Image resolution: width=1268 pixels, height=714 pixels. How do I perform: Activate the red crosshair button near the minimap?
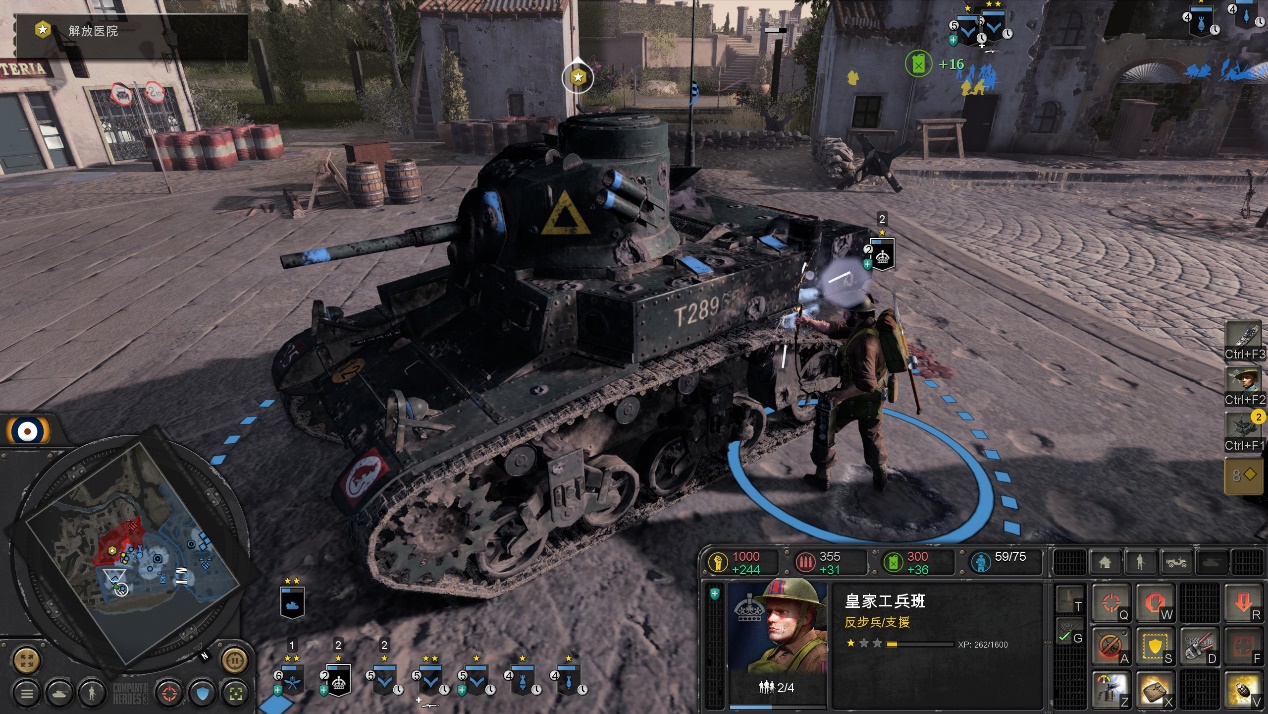[x=170, y=692]
